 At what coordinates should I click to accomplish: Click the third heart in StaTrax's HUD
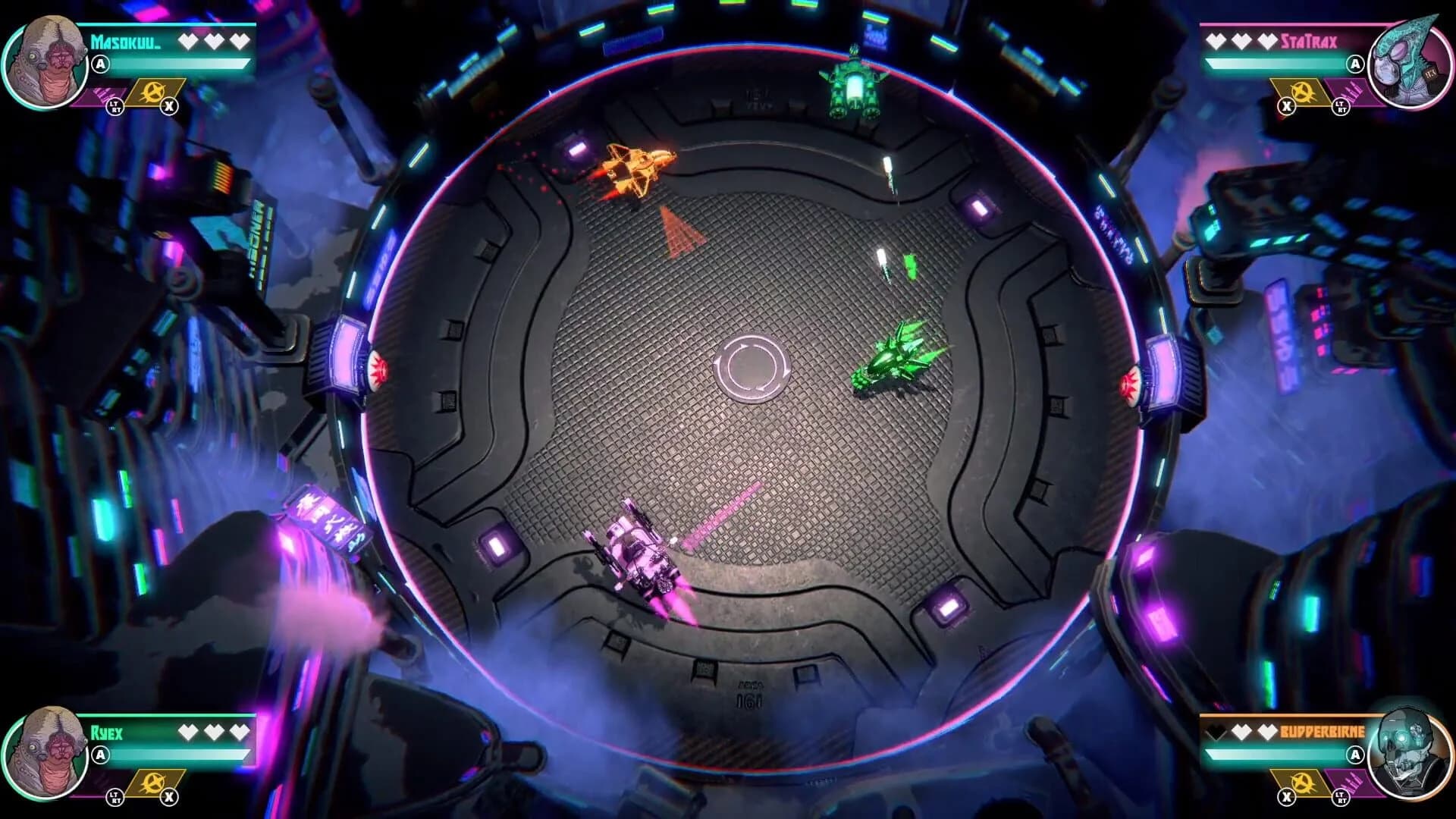click(x=1267, y=40)
